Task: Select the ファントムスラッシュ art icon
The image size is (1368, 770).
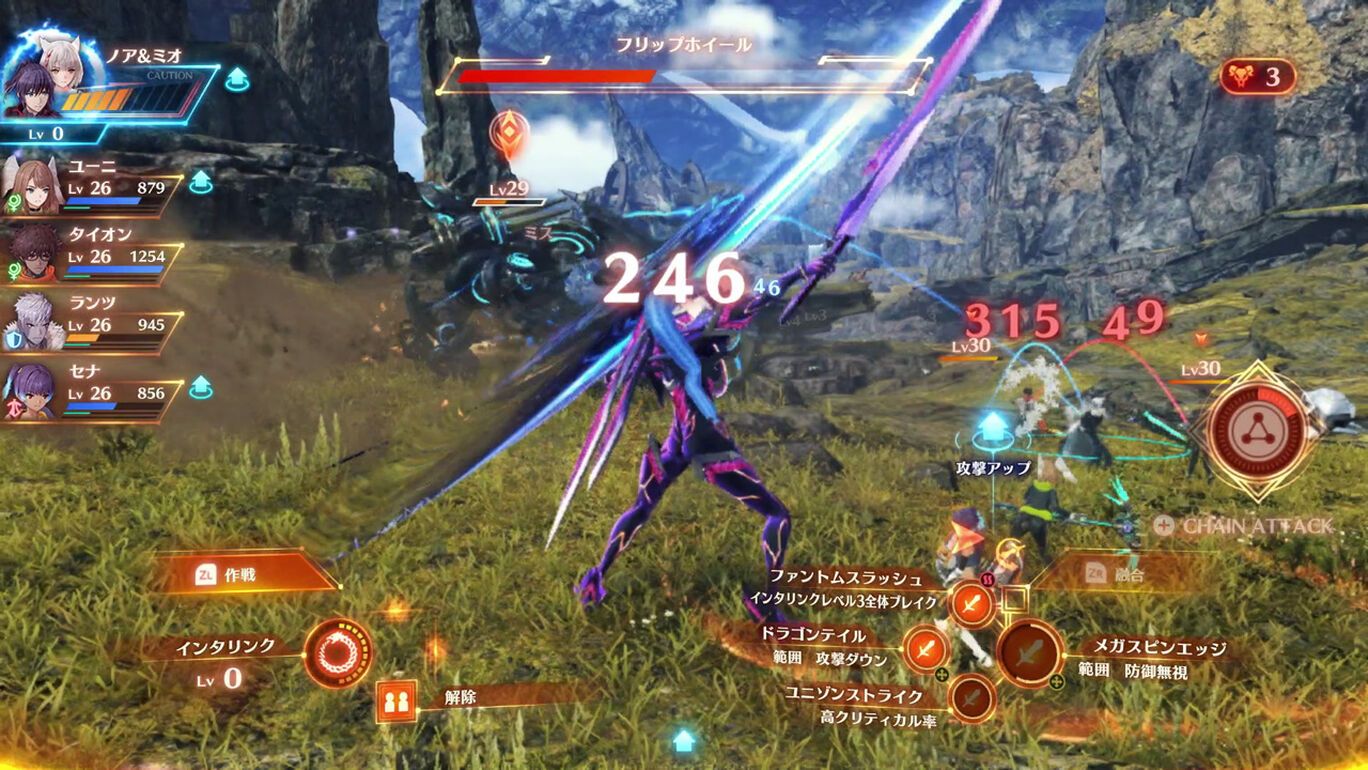Action: pyautogui.click(x=975, y=602)
